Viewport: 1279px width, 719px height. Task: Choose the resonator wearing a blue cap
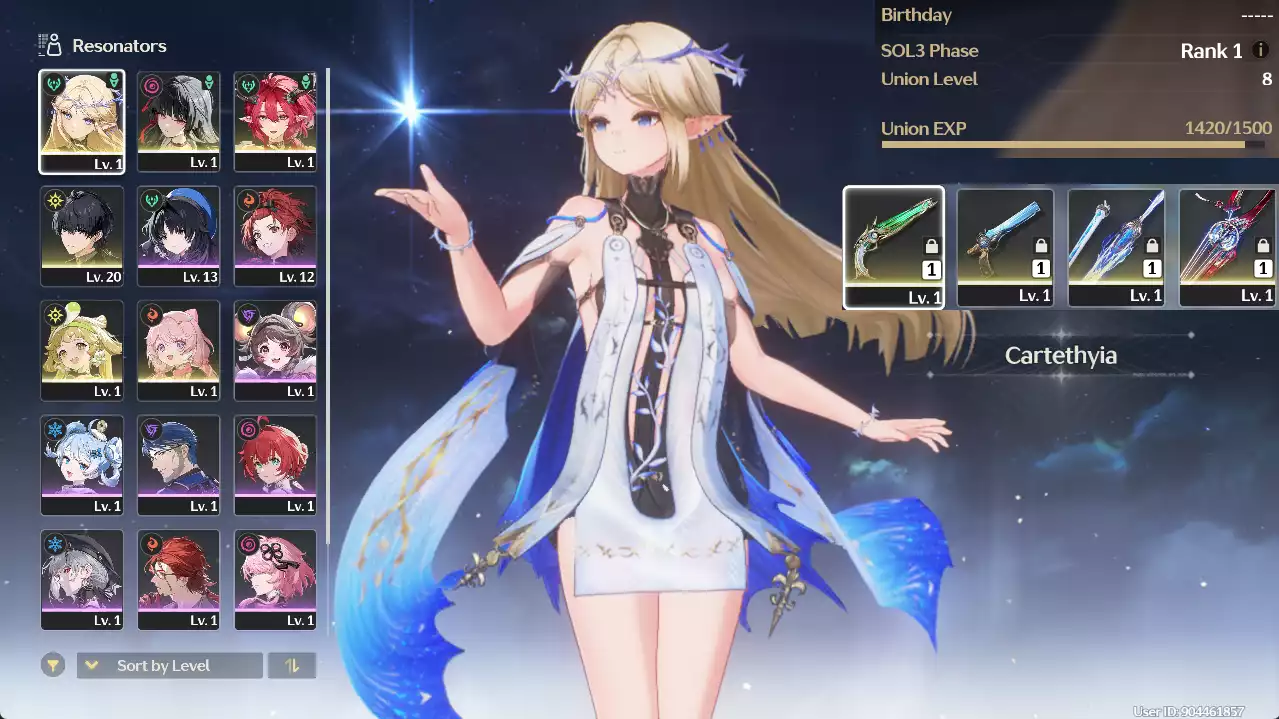(x=179, y=464)
